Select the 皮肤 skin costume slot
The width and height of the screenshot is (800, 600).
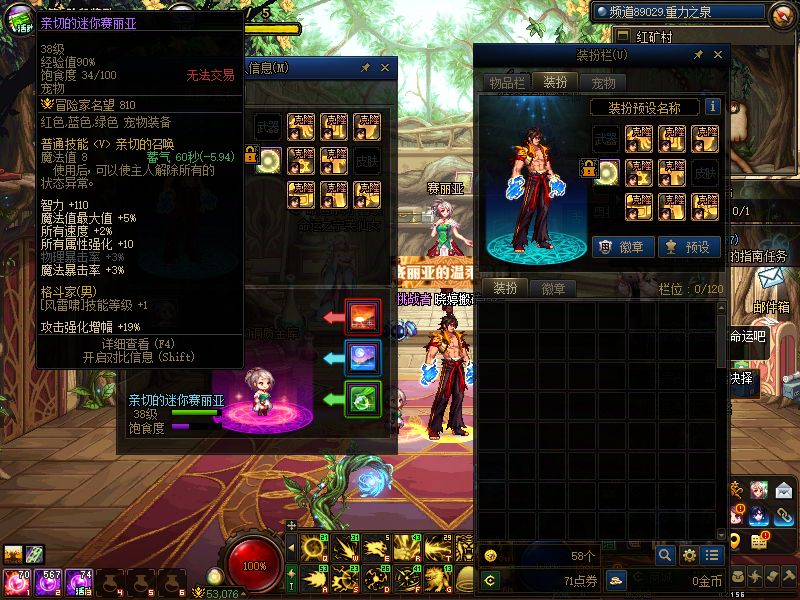pyautogui.click(x=705, y=172)
